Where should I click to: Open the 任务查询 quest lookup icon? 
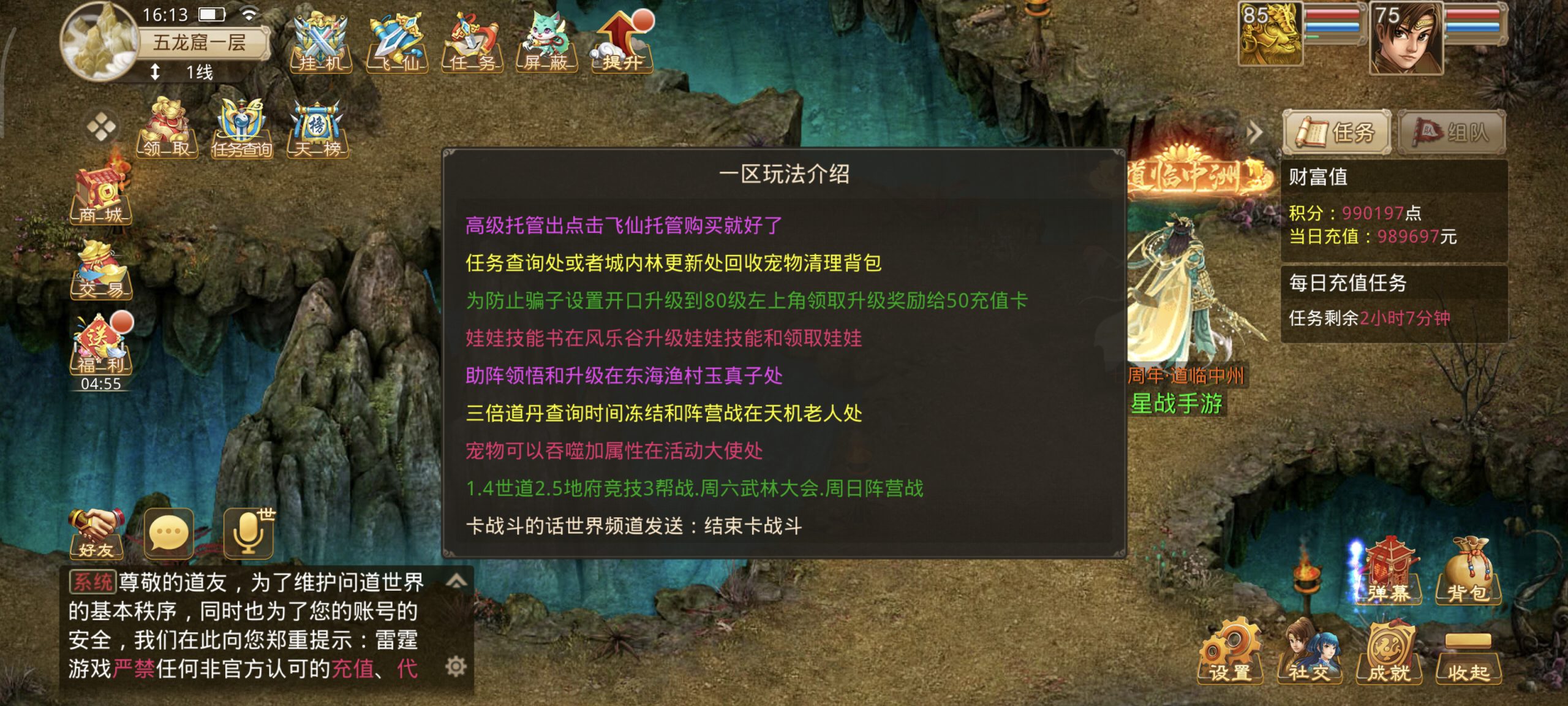point(242,129)
